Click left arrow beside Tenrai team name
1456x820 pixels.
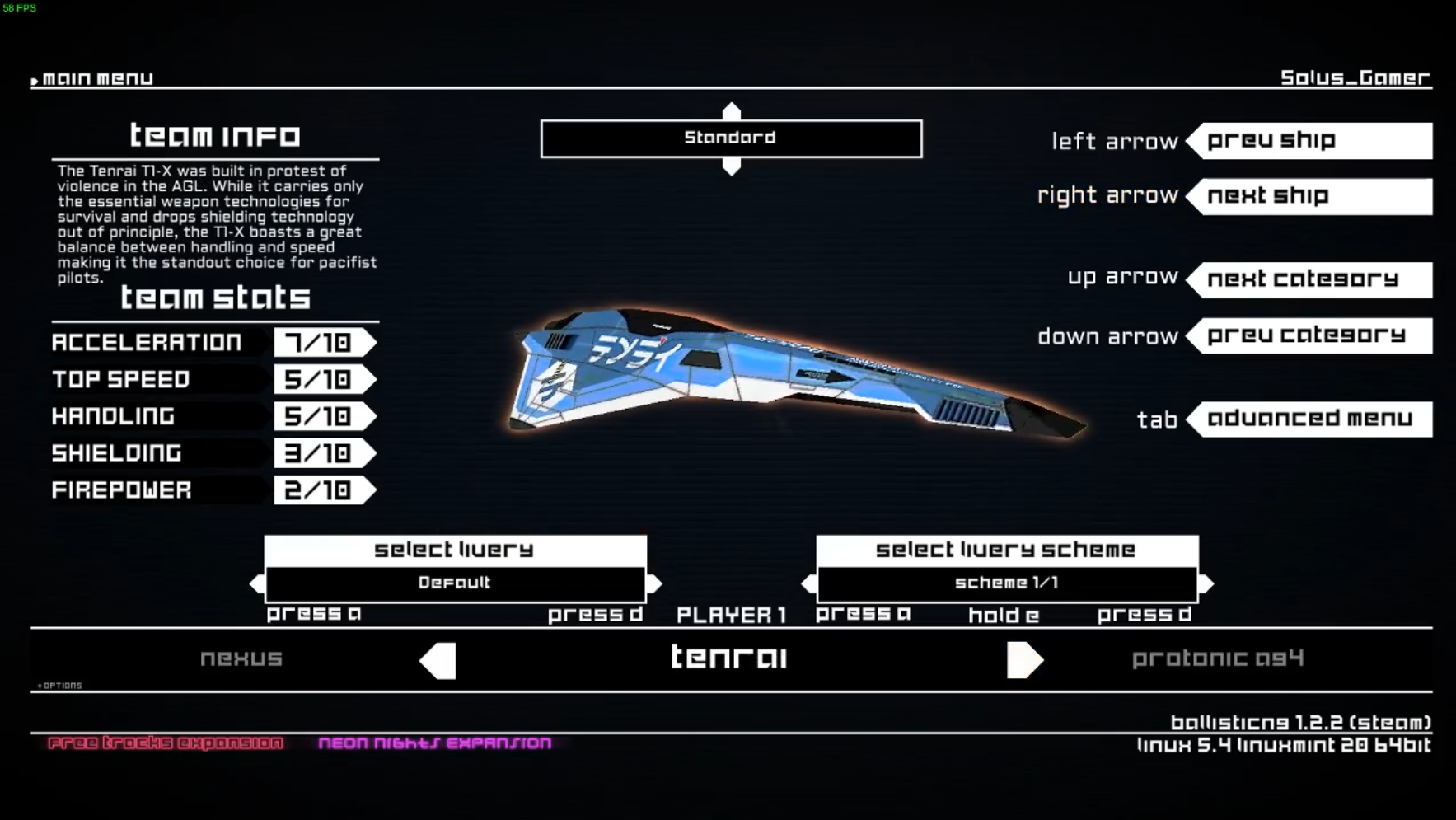click(438, 660)
